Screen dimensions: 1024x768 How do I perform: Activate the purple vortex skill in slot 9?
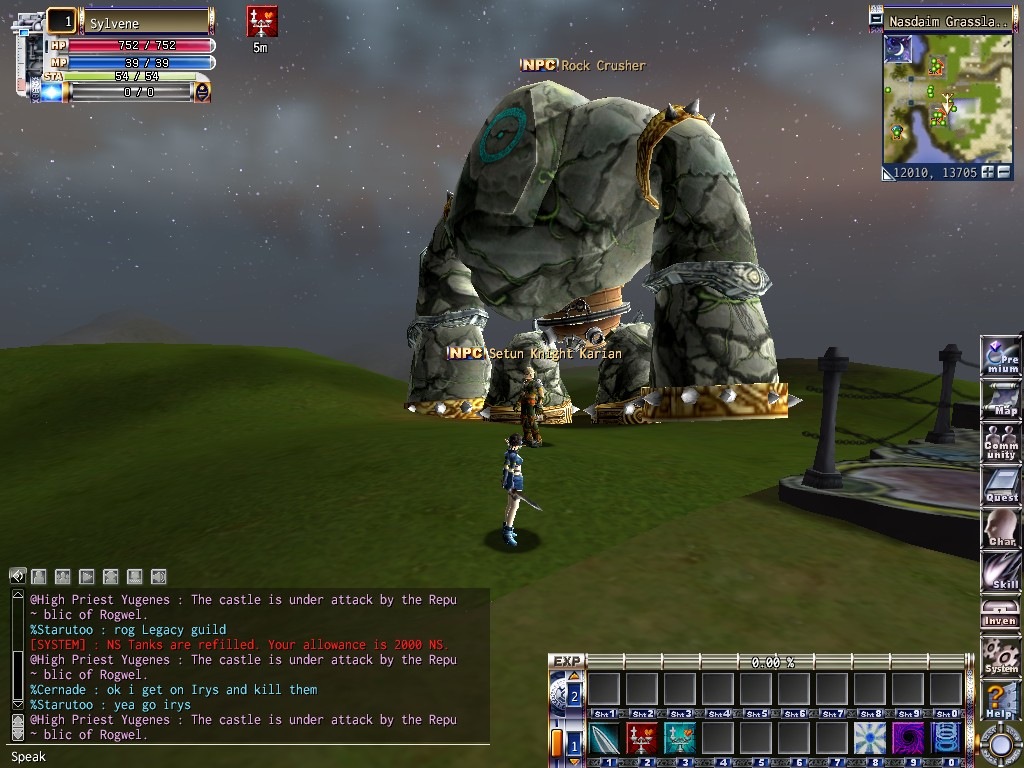tap(908, 739)
